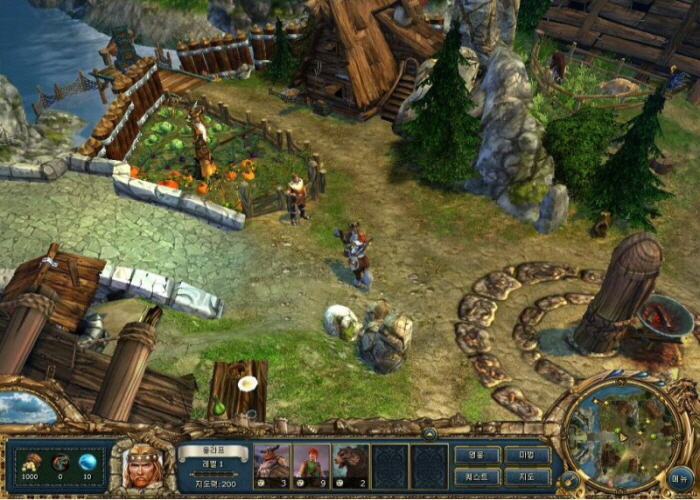Select the first army troop slot with 3 units

click(x=271, y=465)
